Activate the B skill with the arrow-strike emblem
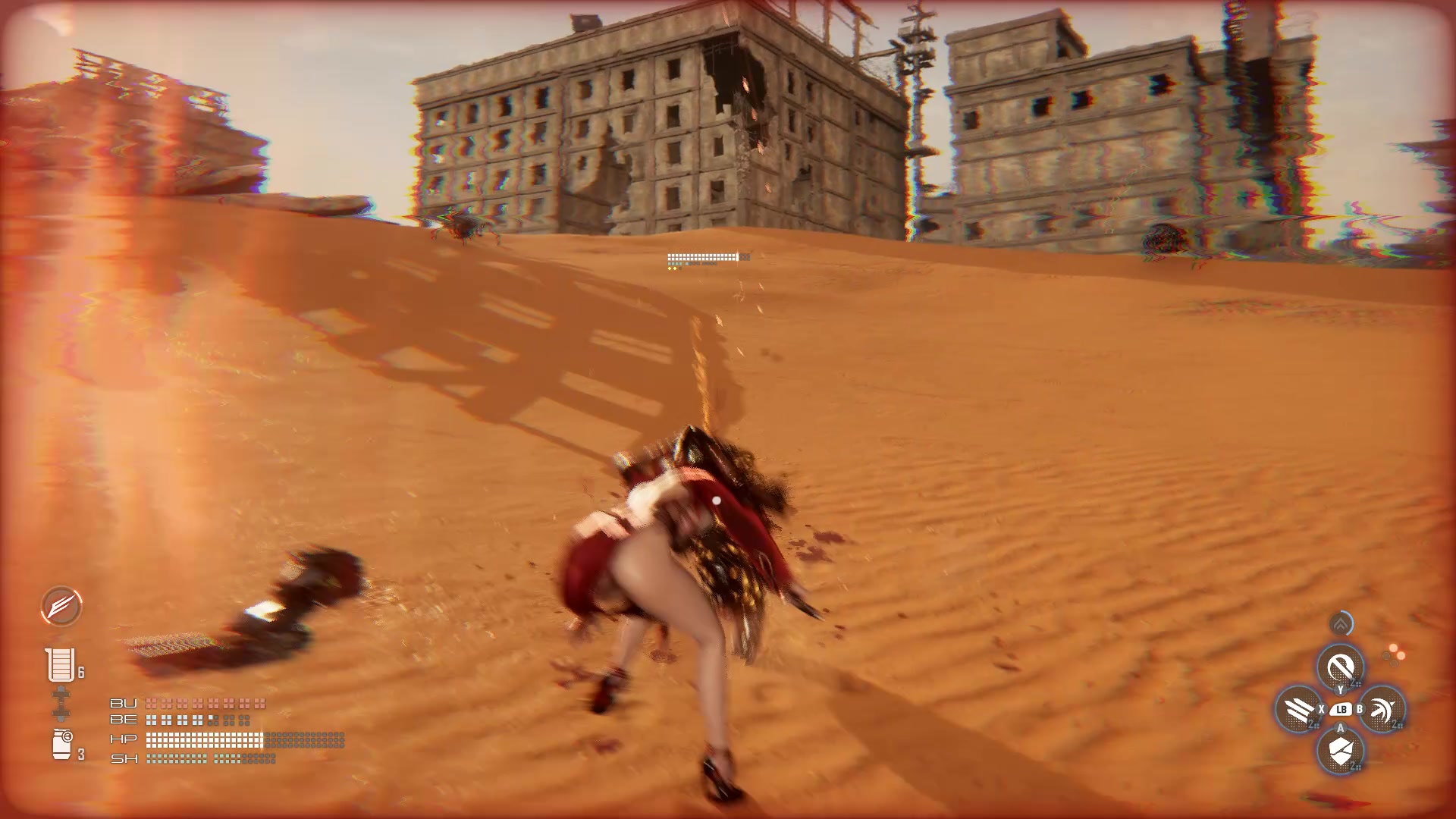Screen dimensions: 1456x819 (1382, 708)
